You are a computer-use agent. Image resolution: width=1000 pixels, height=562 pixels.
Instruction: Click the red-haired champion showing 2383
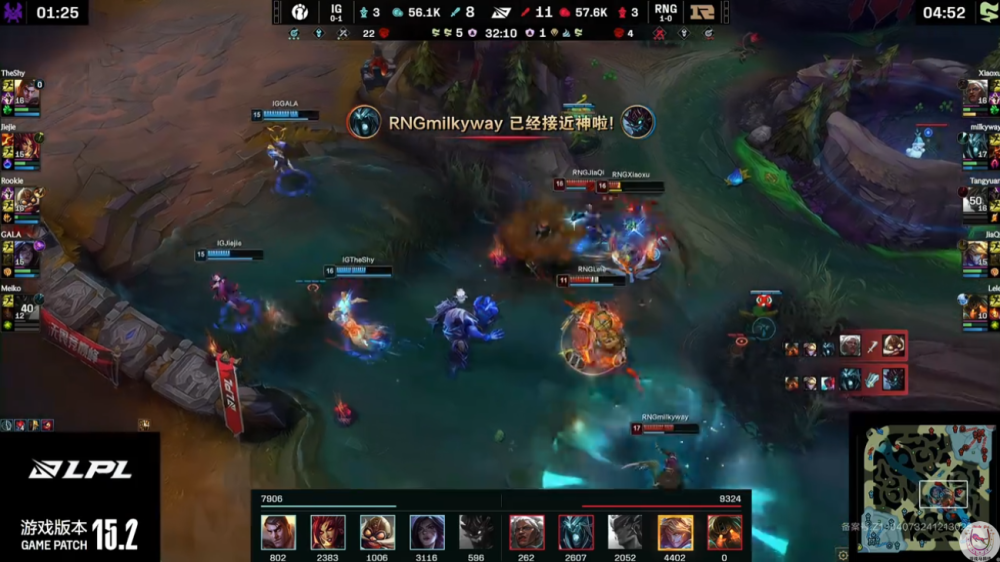(328, 532)
